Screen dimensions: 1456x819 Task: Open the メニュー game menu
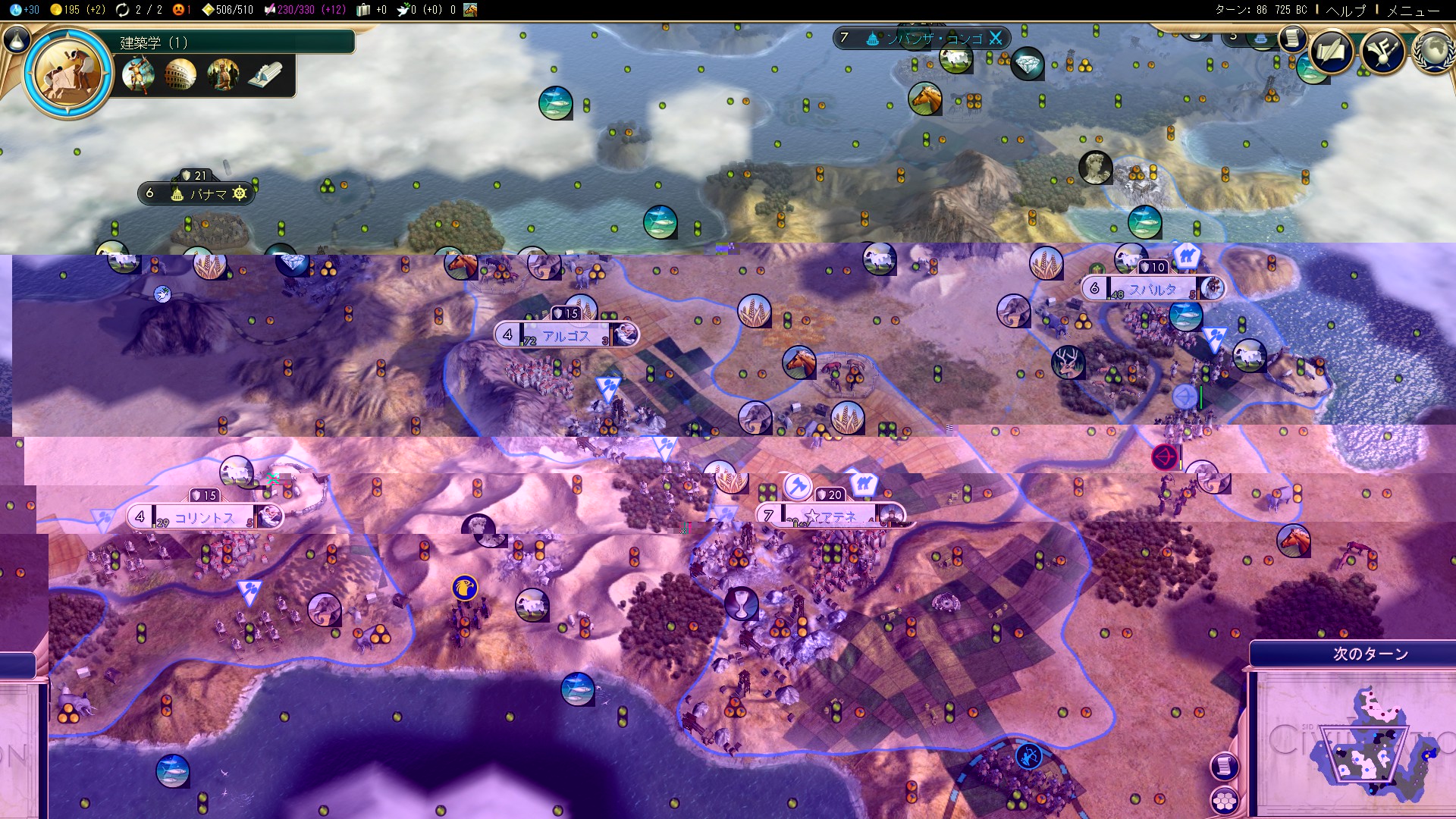1413,10
